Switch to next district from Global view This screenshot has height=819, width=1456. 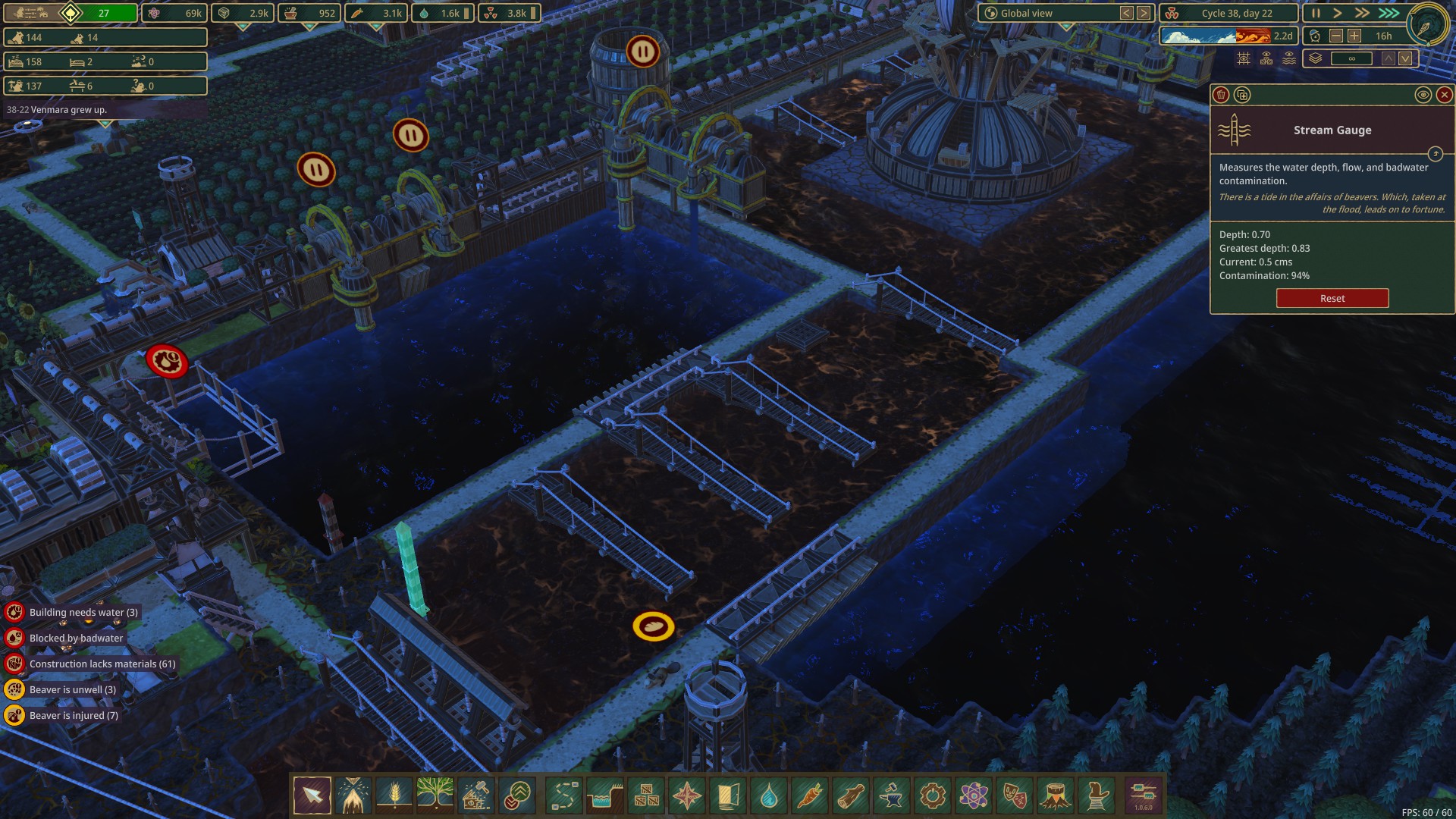click(x=1144, y=13)
